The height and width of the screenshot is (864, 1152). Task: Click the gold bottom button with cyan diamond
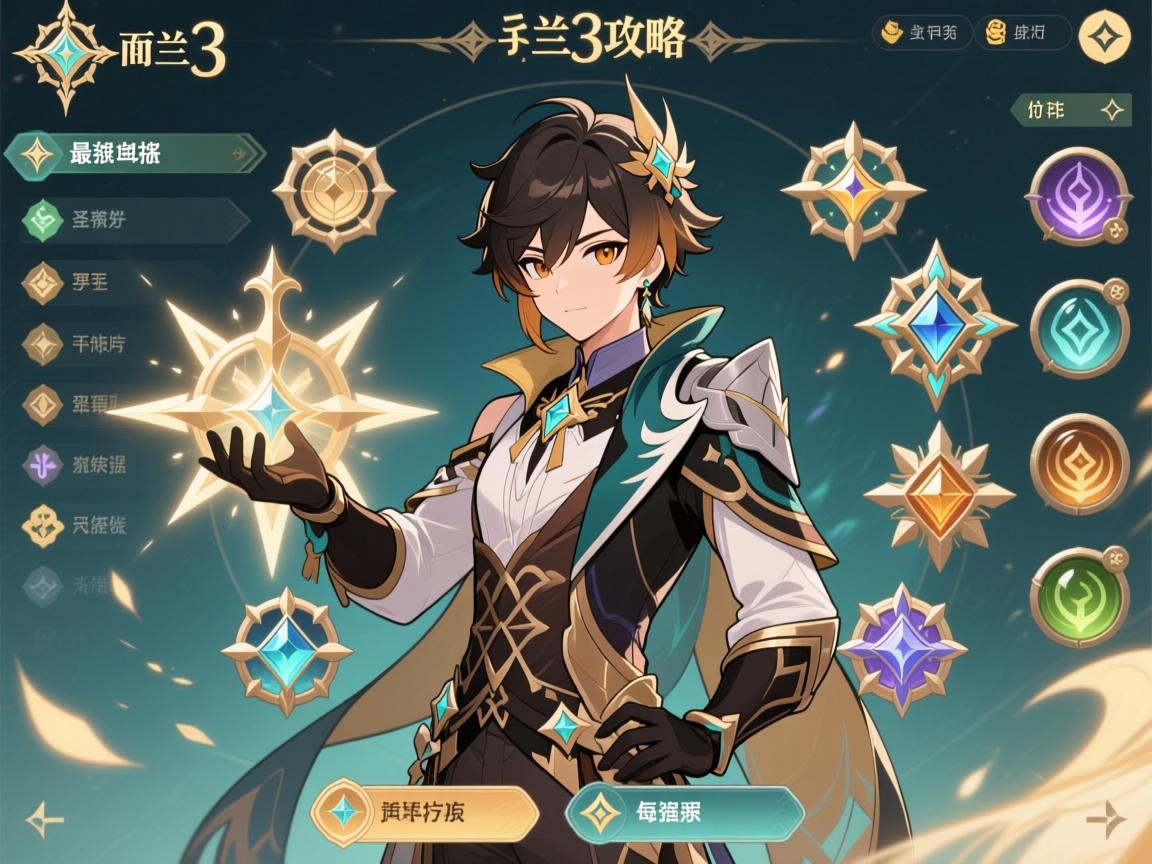point(425,813)
